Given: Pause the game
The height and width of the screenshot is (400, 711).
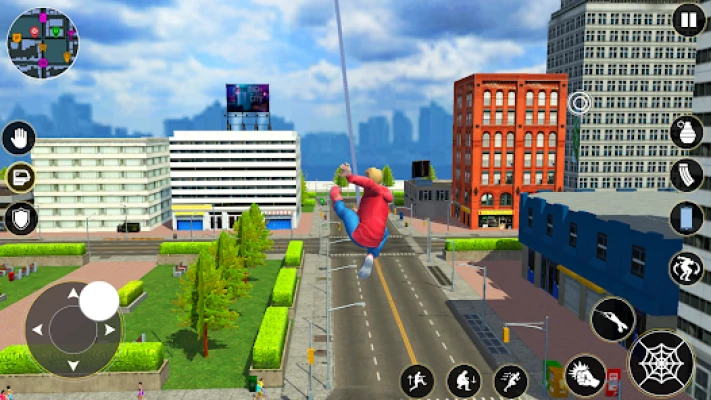Looking at the screenshot, I should [x=688, y=20].
